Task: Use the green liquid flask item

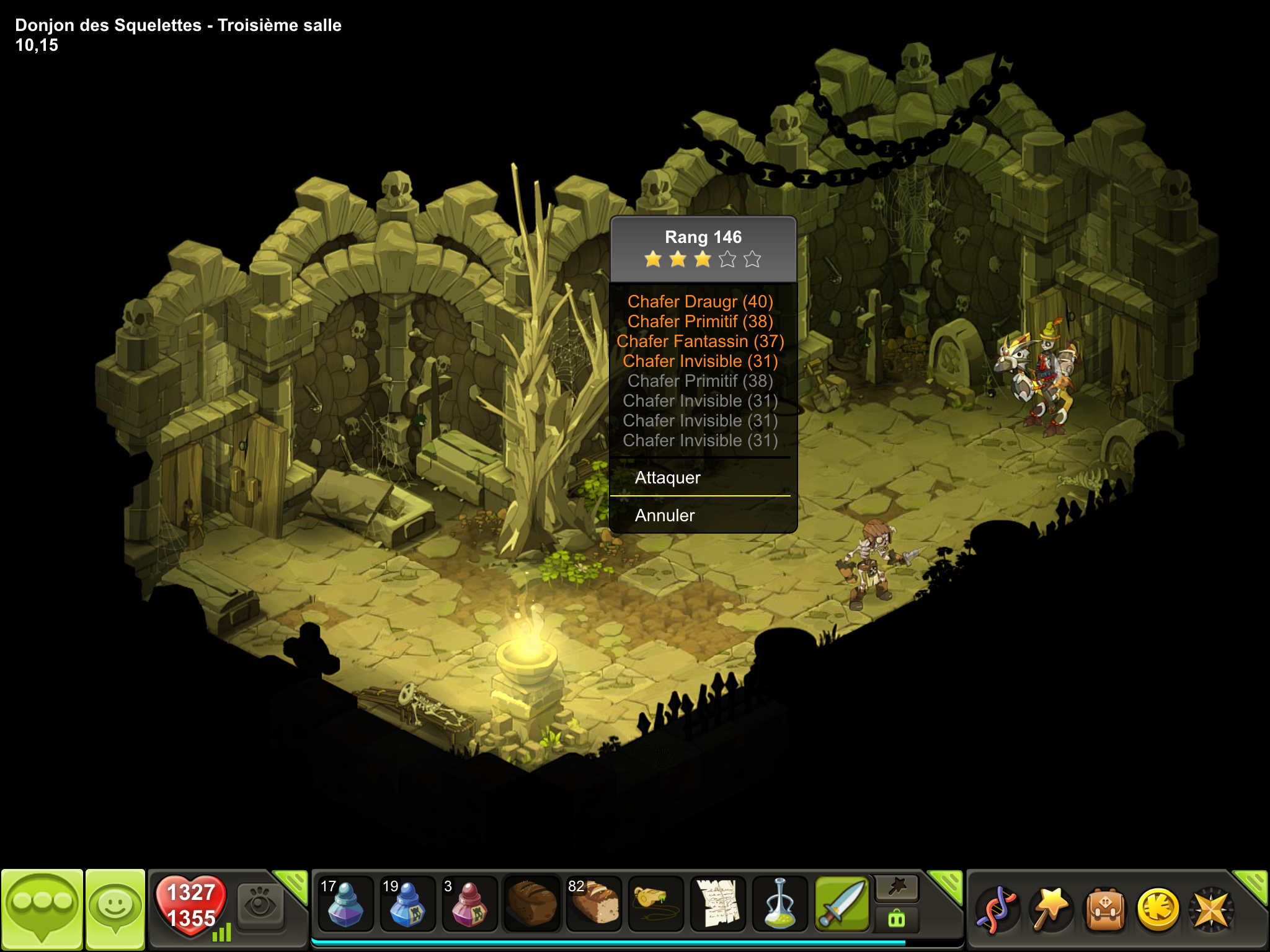Action: tap(780, 904)
